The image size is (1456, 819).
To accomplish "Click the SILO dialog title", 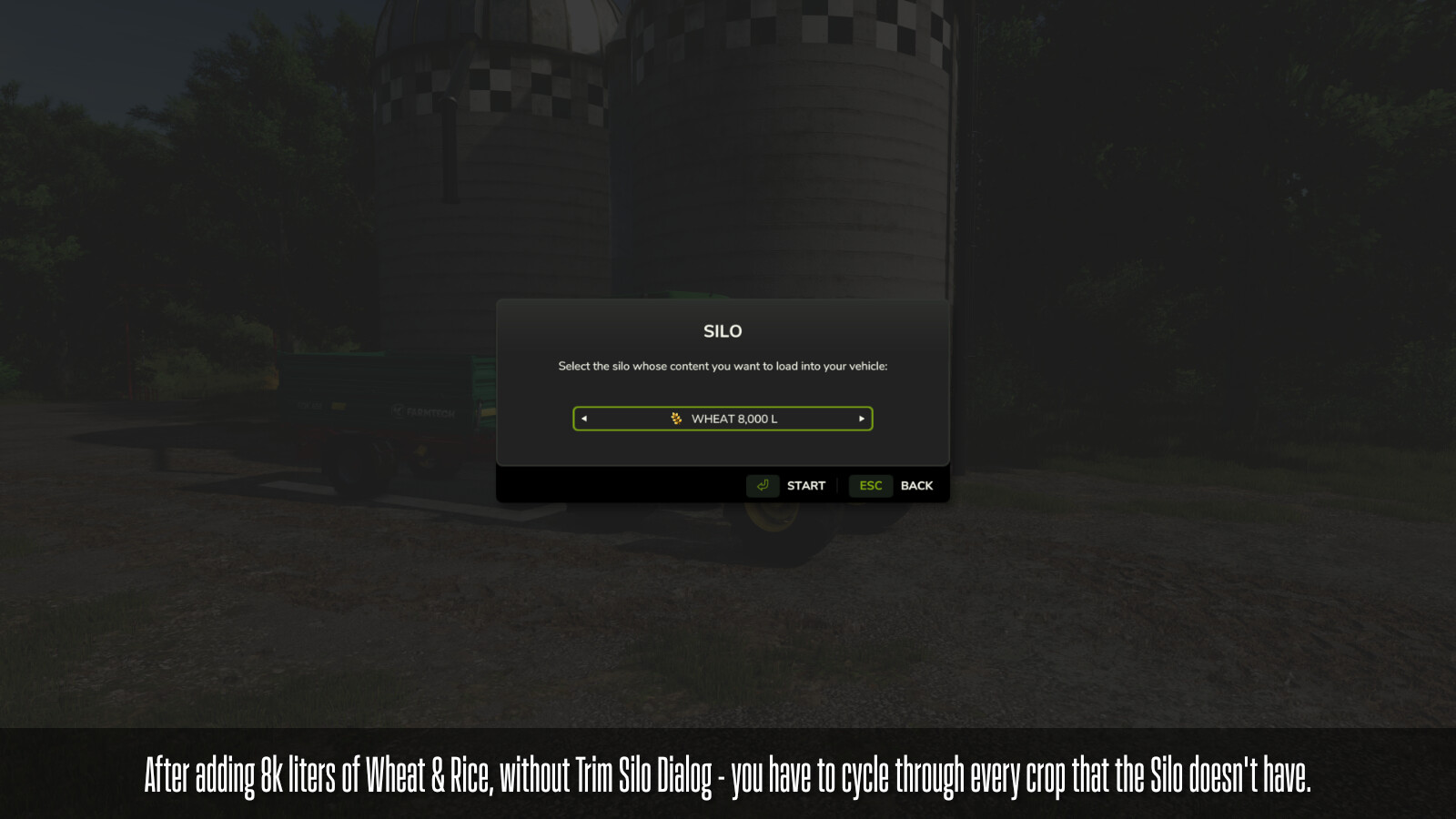I will pyautogui.click(x=722, y=331).
